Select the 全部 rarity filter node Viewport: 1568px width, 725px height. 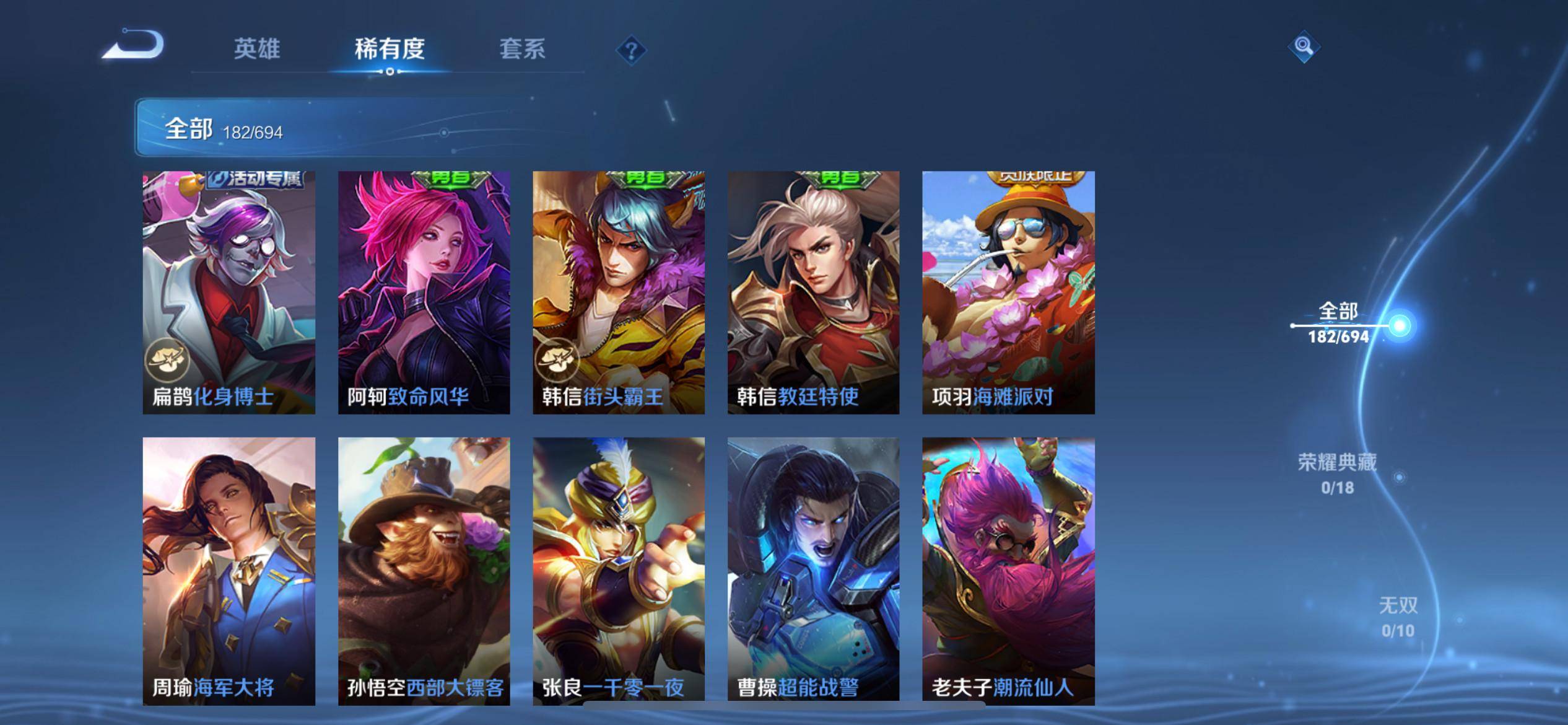tap(1399, 325)
